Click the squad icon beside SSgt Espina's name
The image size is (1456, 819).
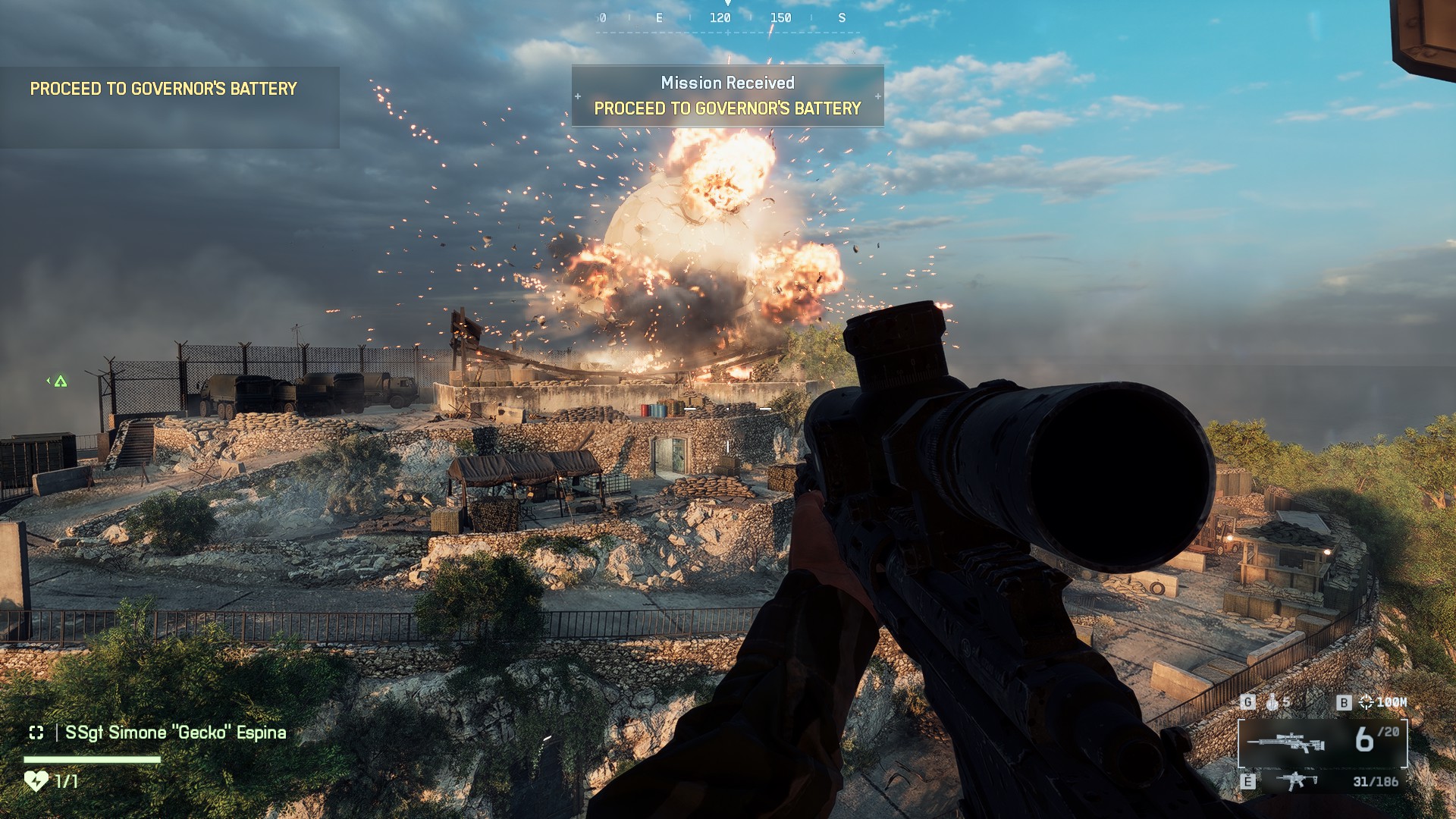coord(36,733)
